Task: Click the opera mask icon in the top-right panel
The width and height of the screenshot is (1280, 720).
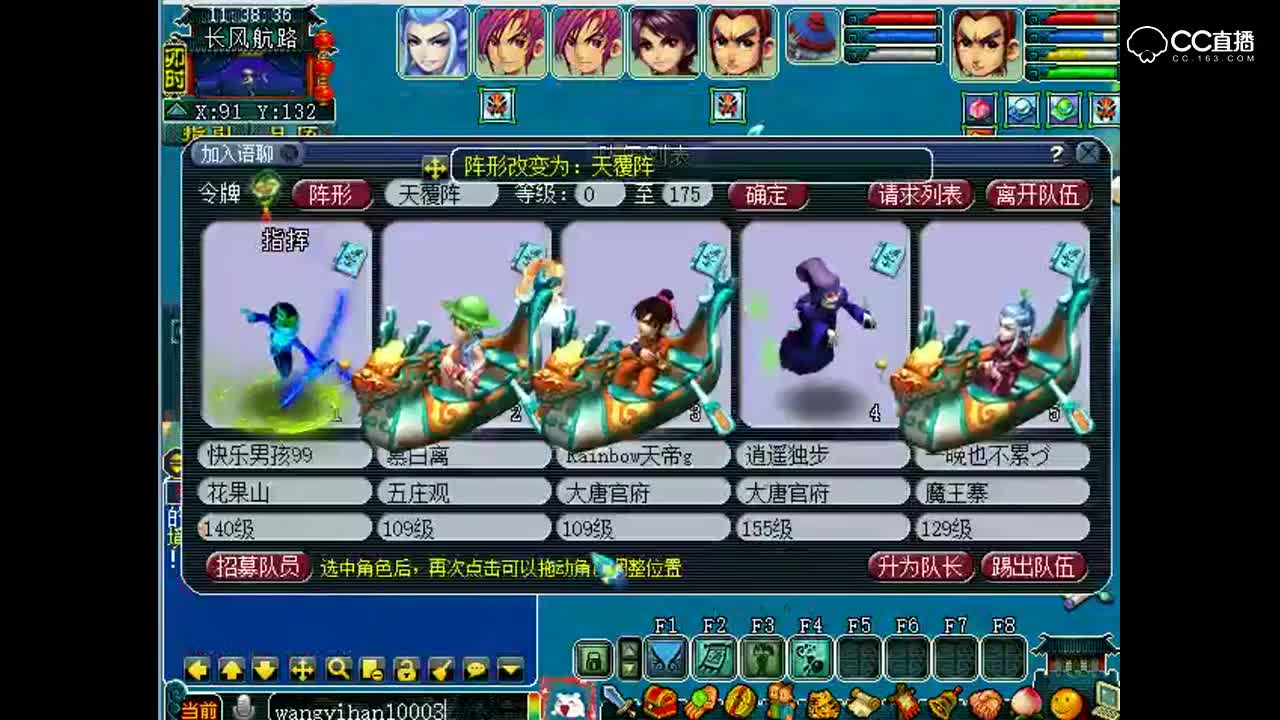Action: point(1104,110)
